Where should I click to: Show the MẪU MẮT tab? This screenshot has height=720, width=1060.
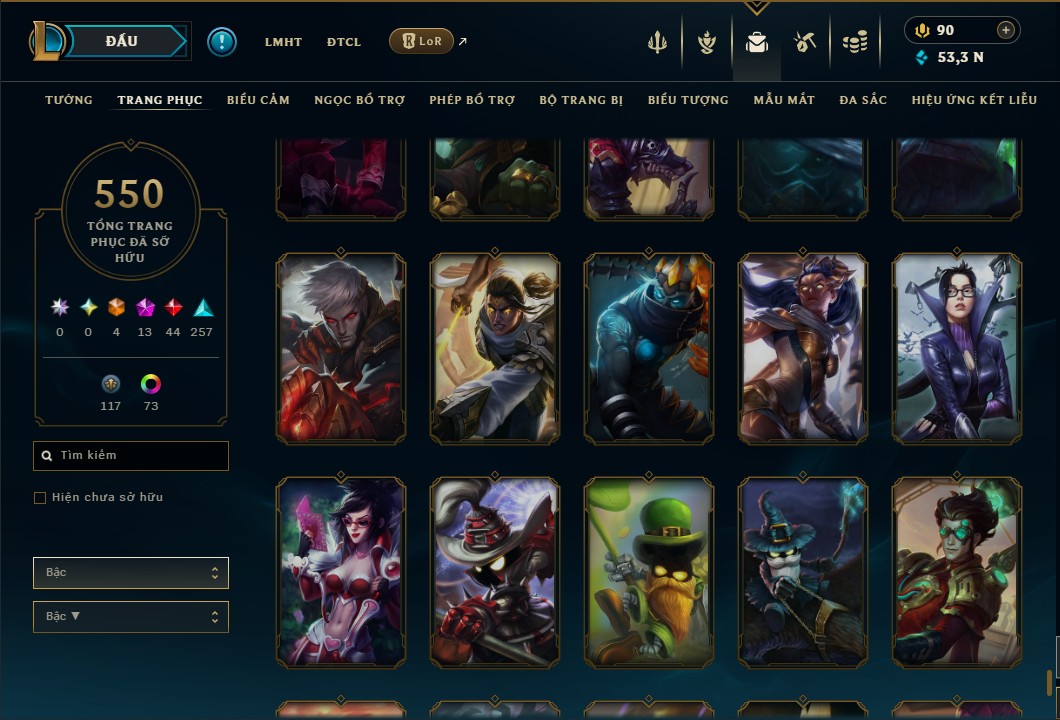(784, 100)
